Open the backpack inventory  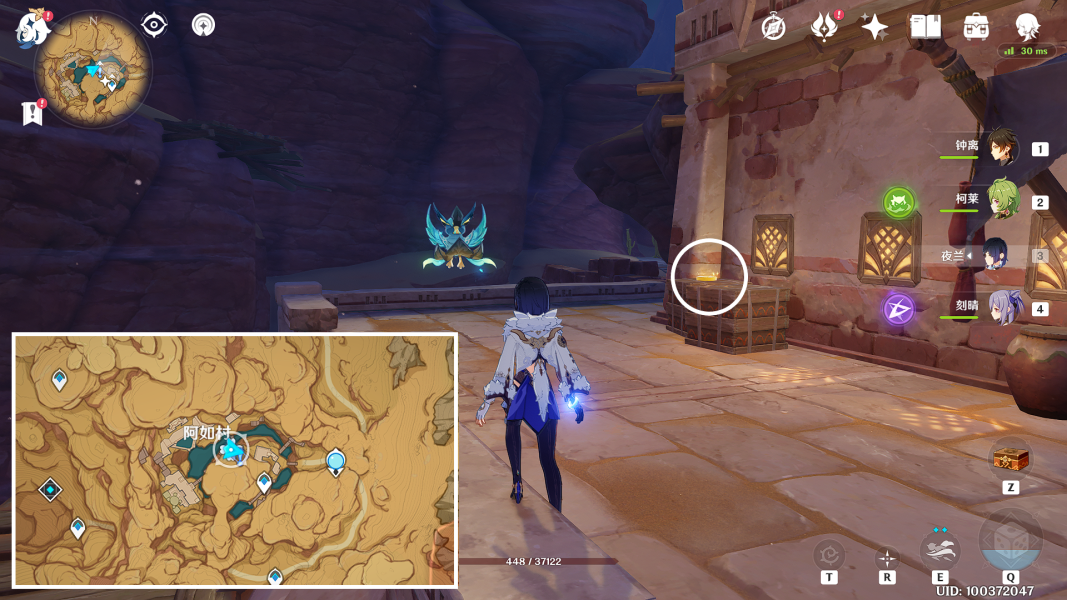(976, 27)
